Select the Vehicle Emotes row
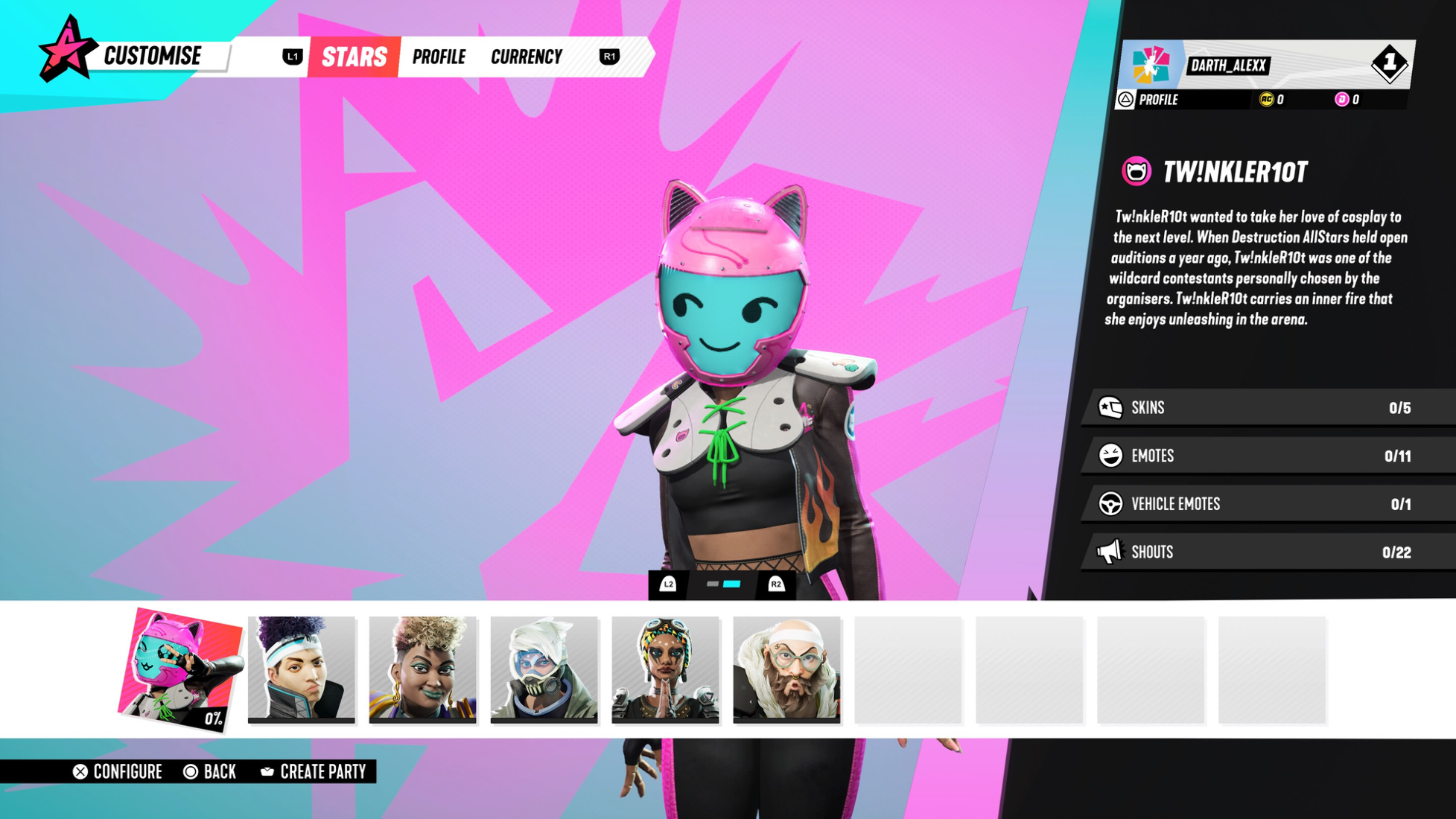This screenshot has width=1456, height=819. 1266,504
